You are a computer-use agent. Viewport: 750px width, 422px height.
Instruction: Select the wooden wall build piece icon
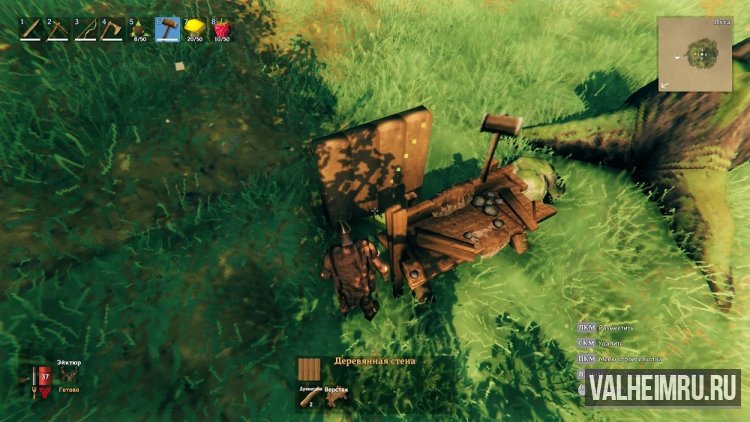(x=312, y=370)
